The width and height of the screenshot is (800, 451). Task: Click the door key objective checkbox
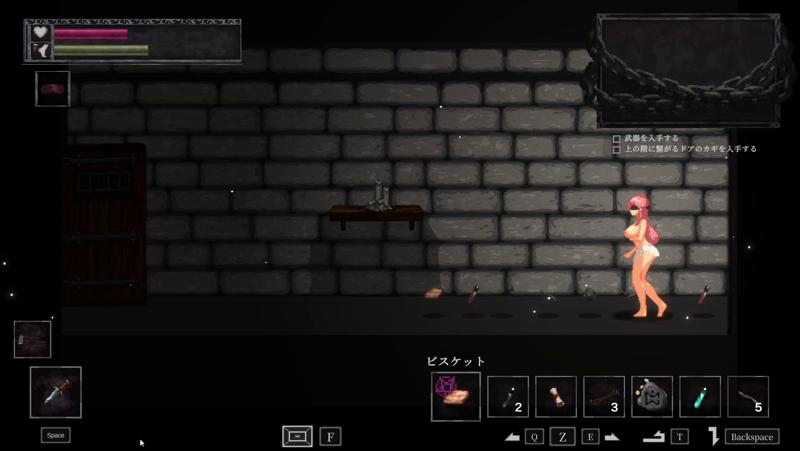click(617, 149)
